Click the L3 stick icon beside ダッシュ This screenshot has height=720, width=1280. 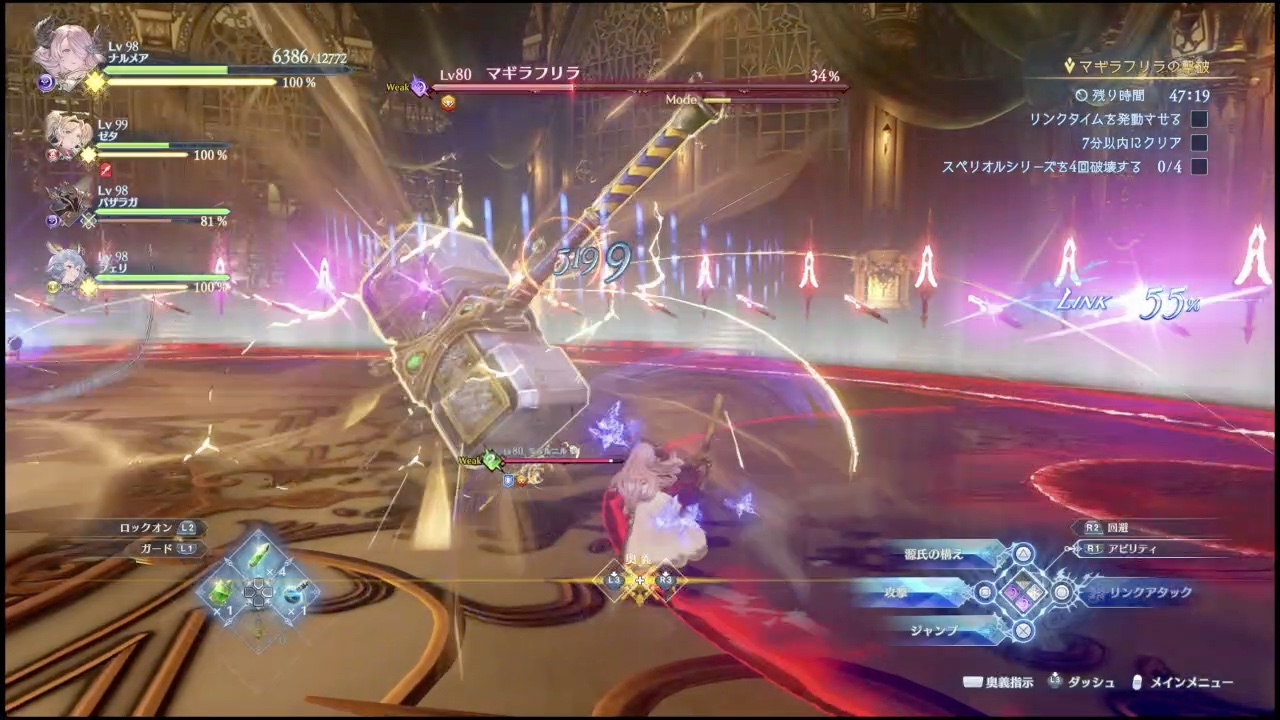tap(1055, 681)
